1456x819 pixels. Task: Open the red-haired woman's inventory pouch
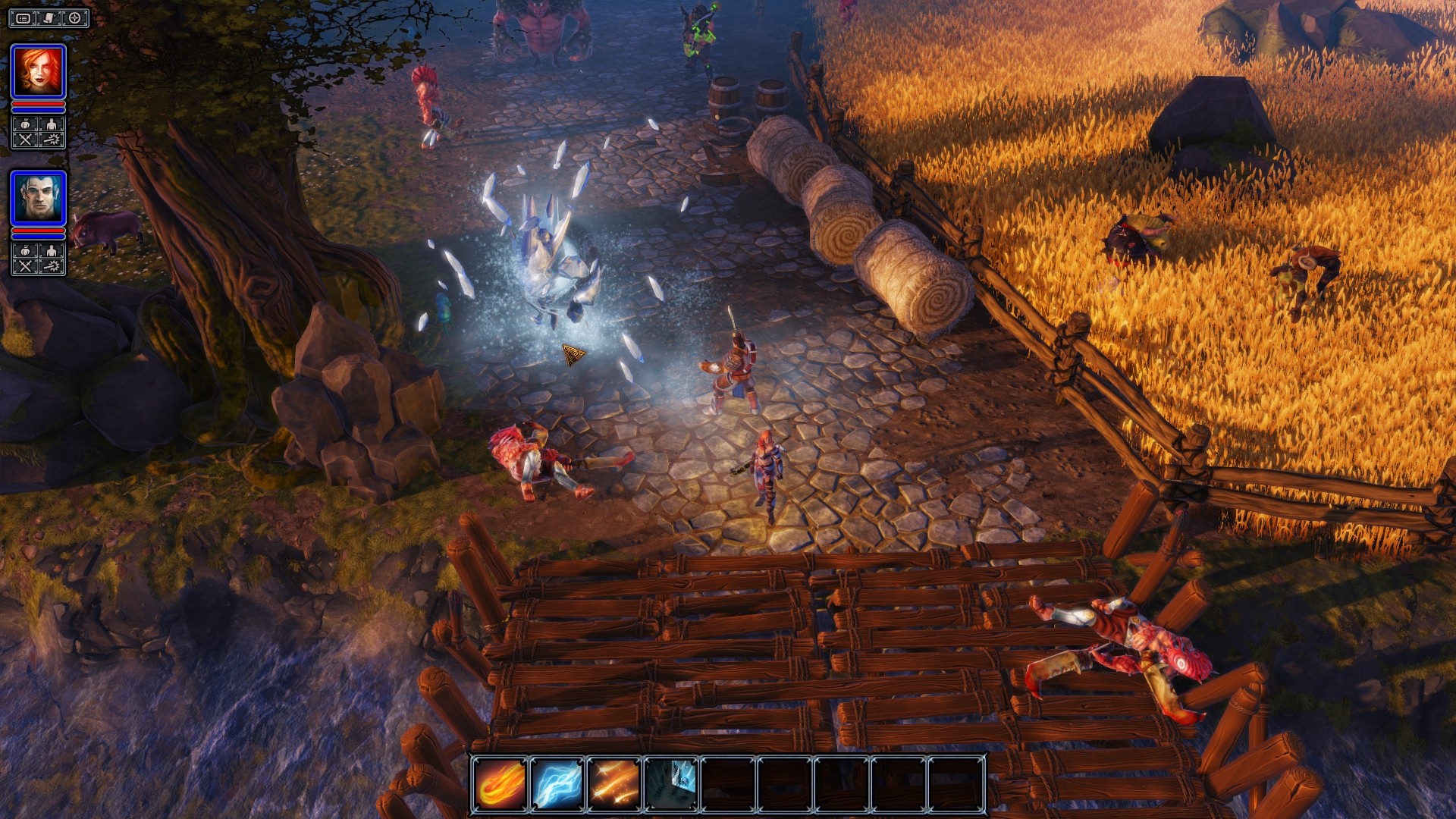(25, 124)
